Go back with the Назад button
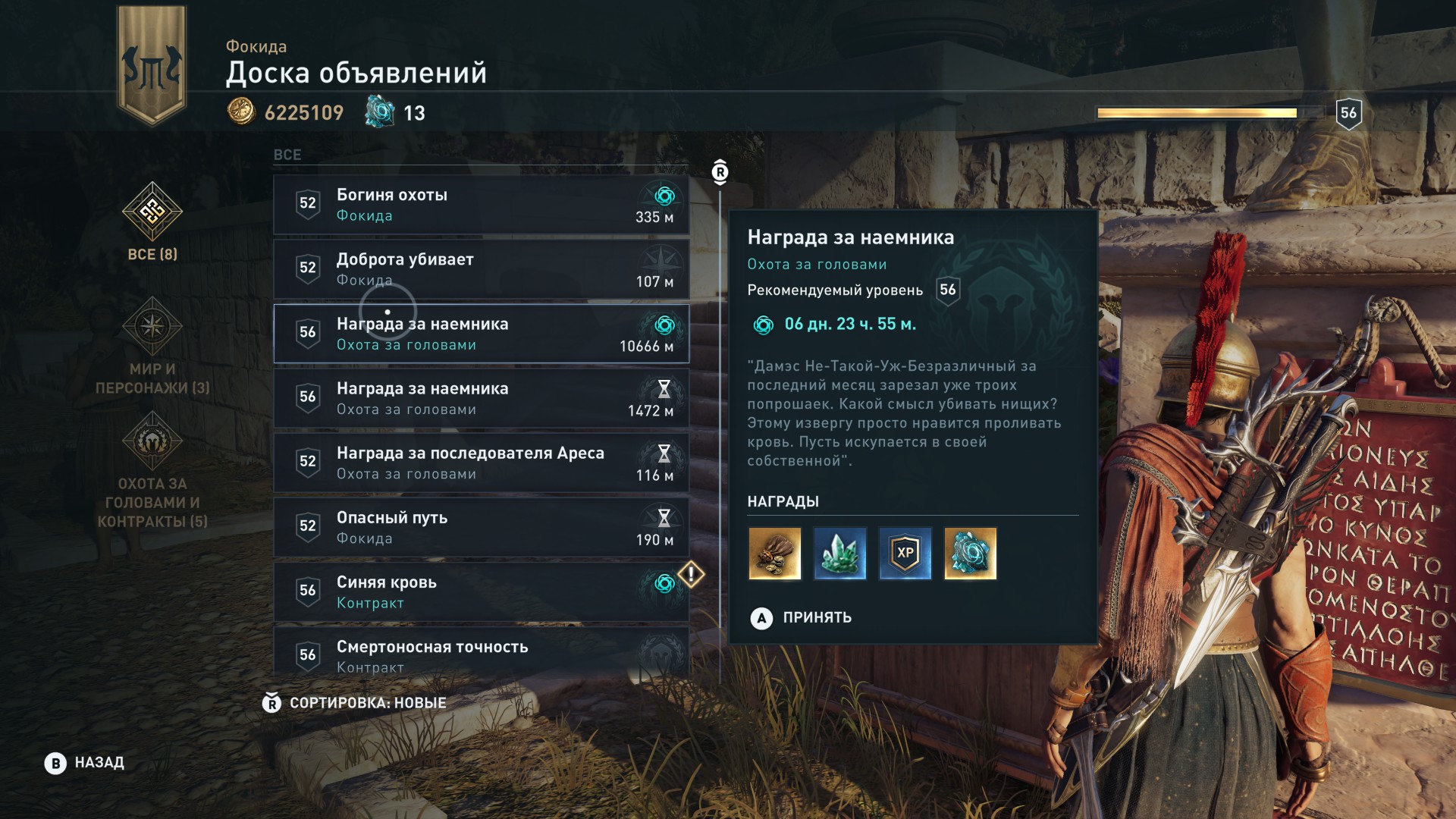 point(85,763)
